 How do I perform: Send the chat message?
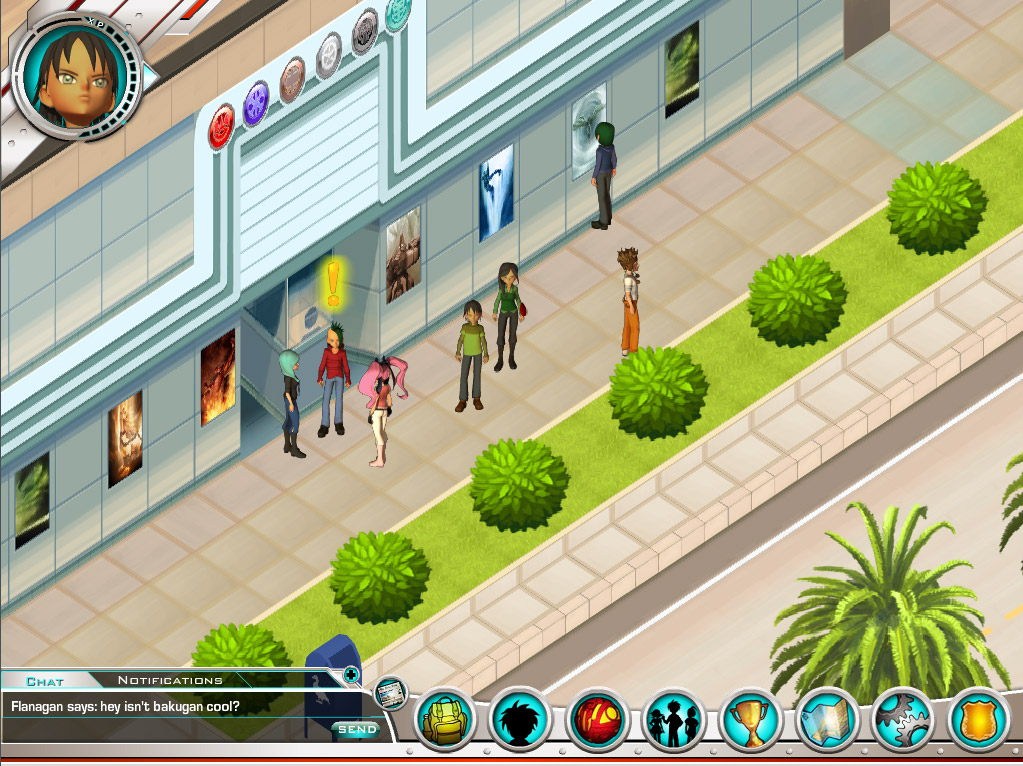(x=357, y=730)
